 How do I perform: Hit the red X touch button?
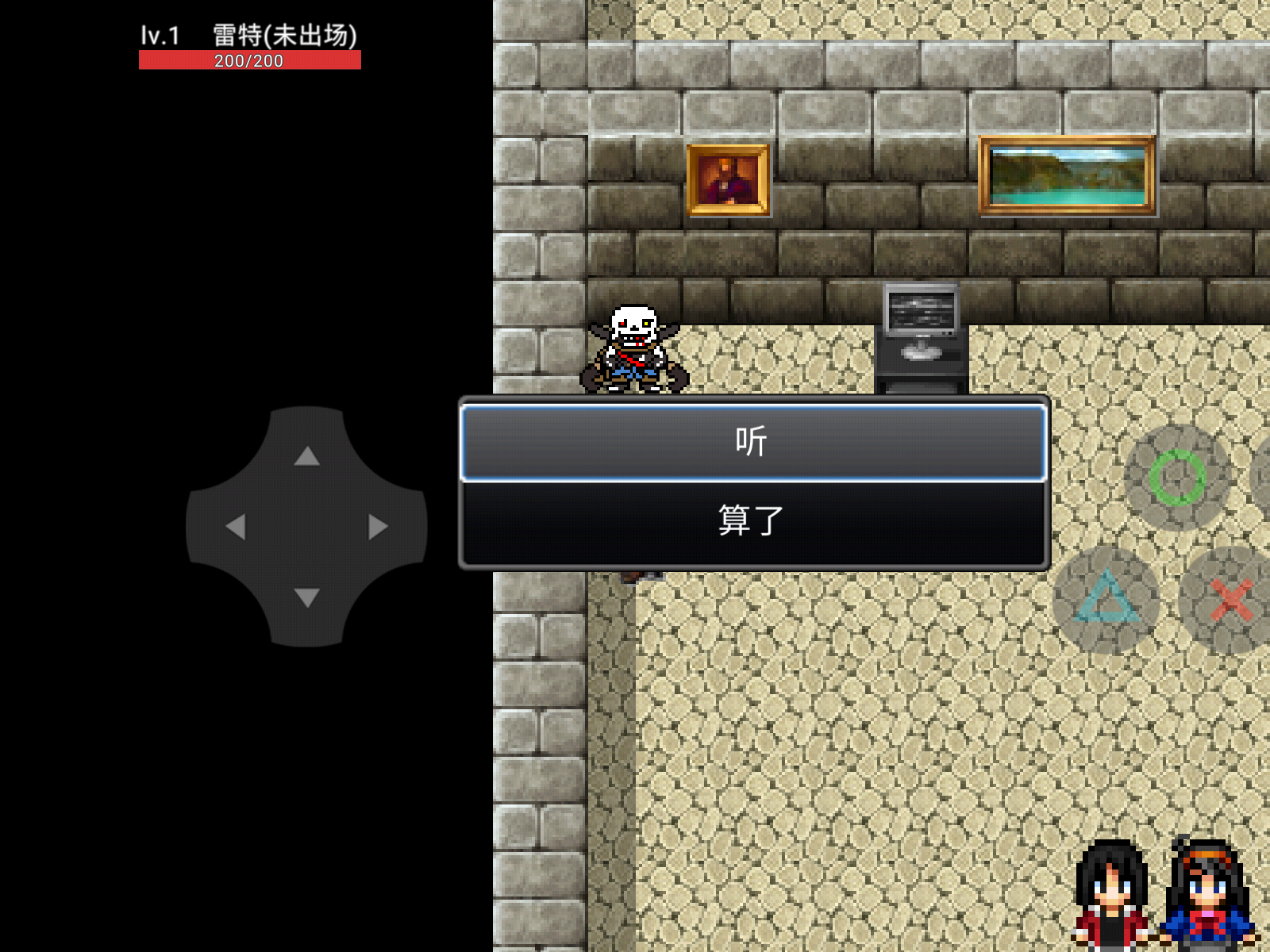click(x=1231, y=600)
